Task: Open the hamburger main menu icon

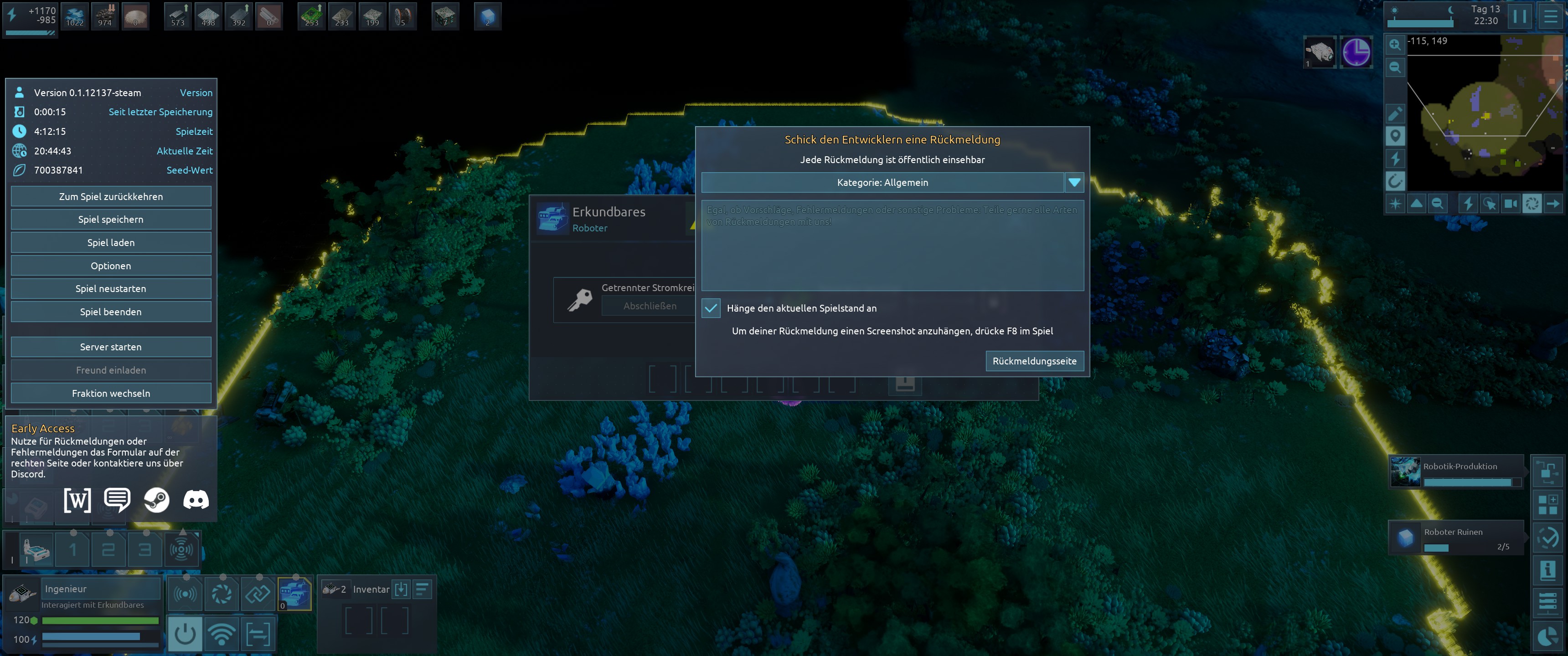Action: click(1551, 16)
